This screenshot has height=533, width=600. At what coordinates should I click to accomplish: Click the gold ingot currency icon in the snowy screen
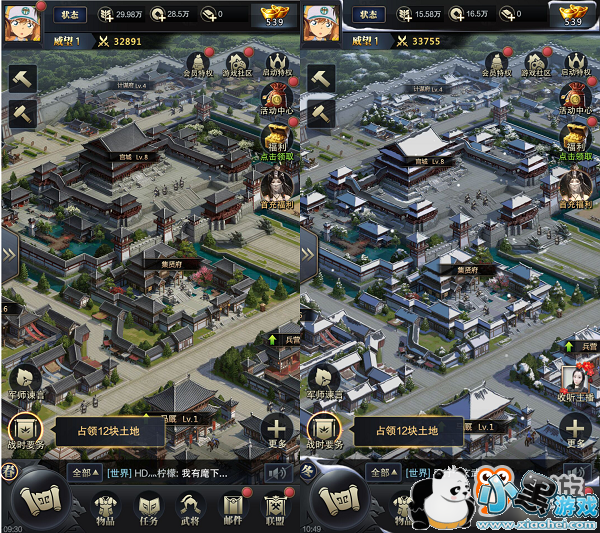pyautogui.click(x=573, y=13)
